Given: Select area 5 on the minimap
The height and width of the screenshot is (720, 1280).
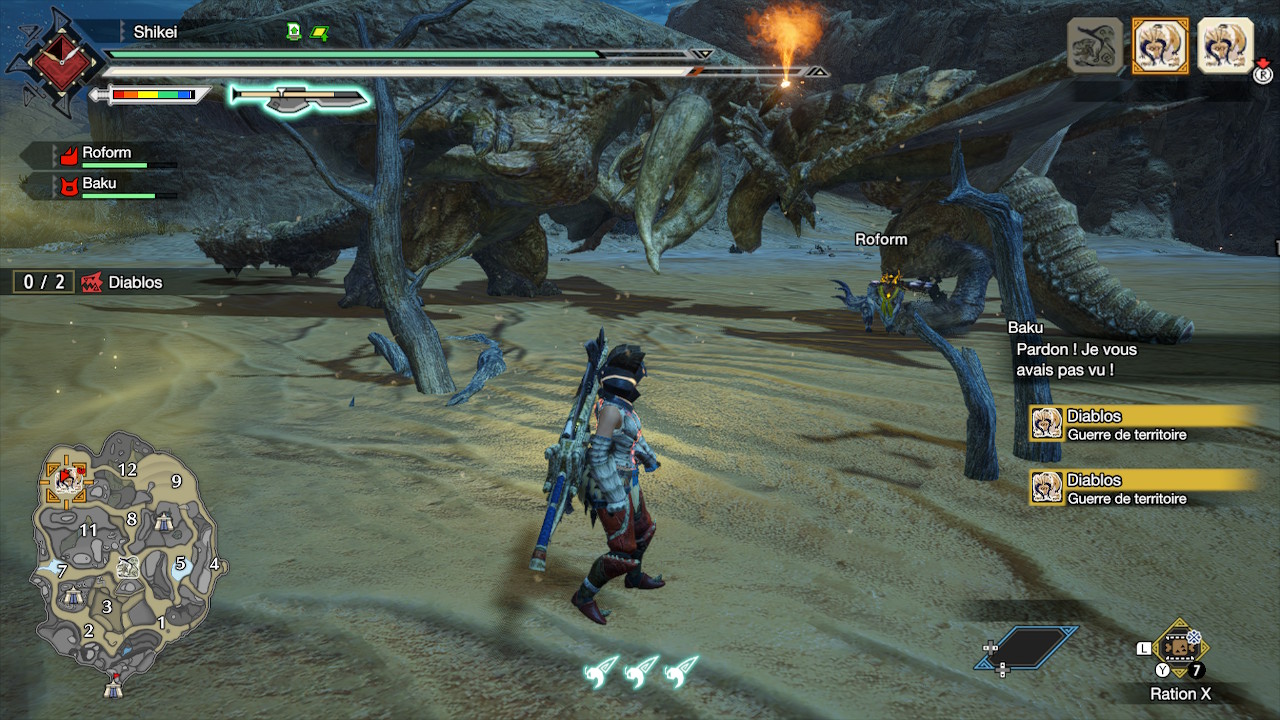Looking at the screenshot, I should [x=181, y=563].
